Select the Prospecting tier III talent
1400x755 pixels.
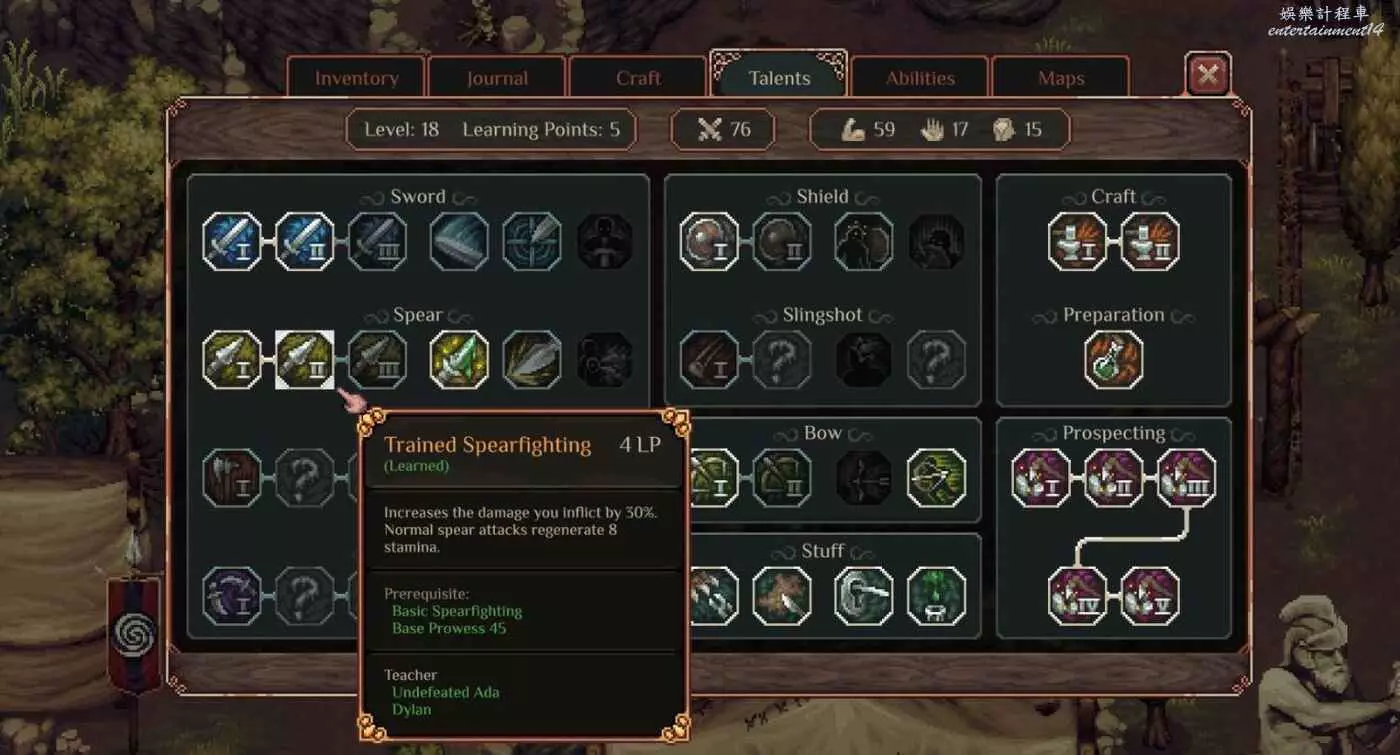1187,478
